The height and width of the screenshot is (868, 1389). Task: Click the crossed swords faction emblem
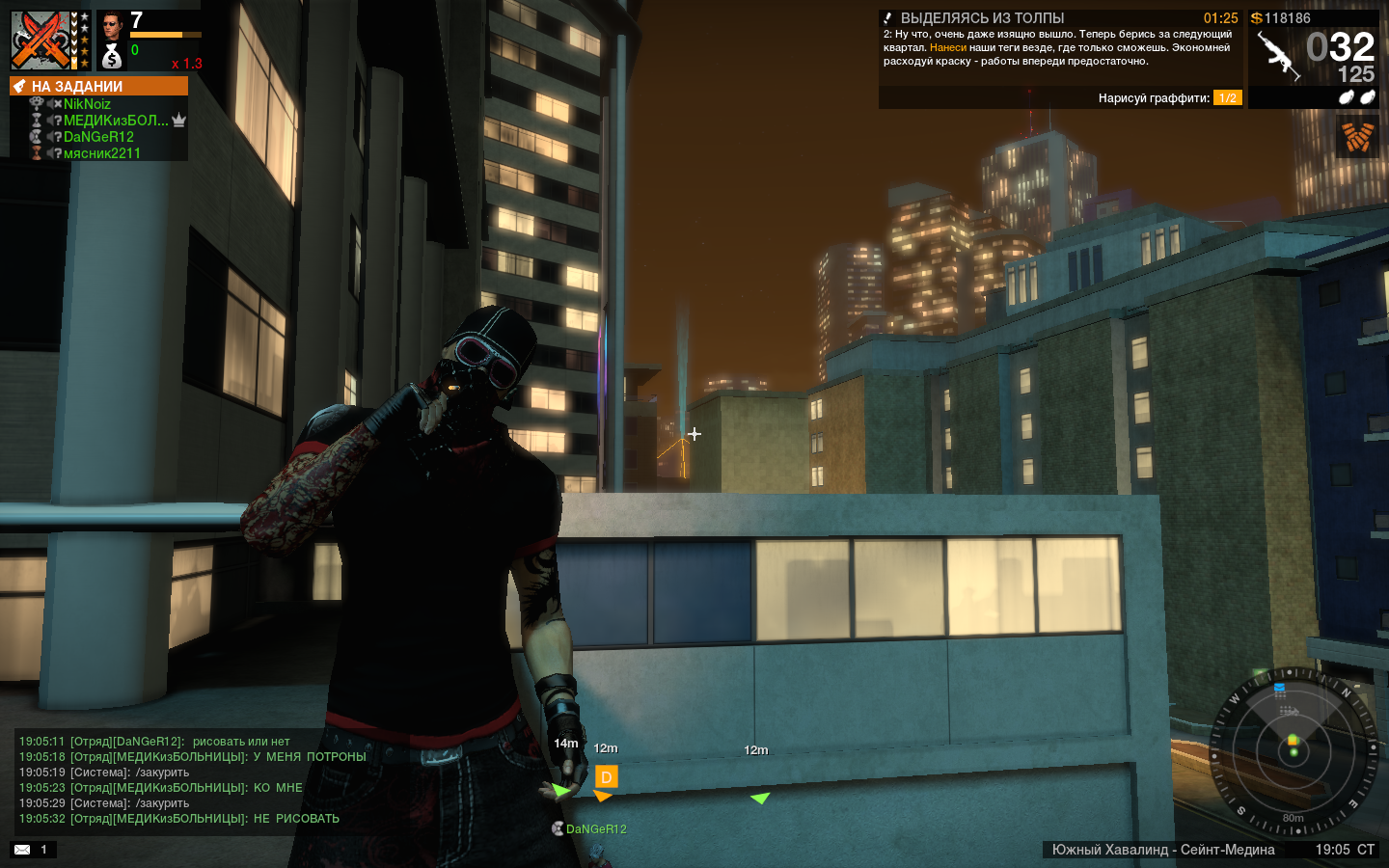[41, 41]
